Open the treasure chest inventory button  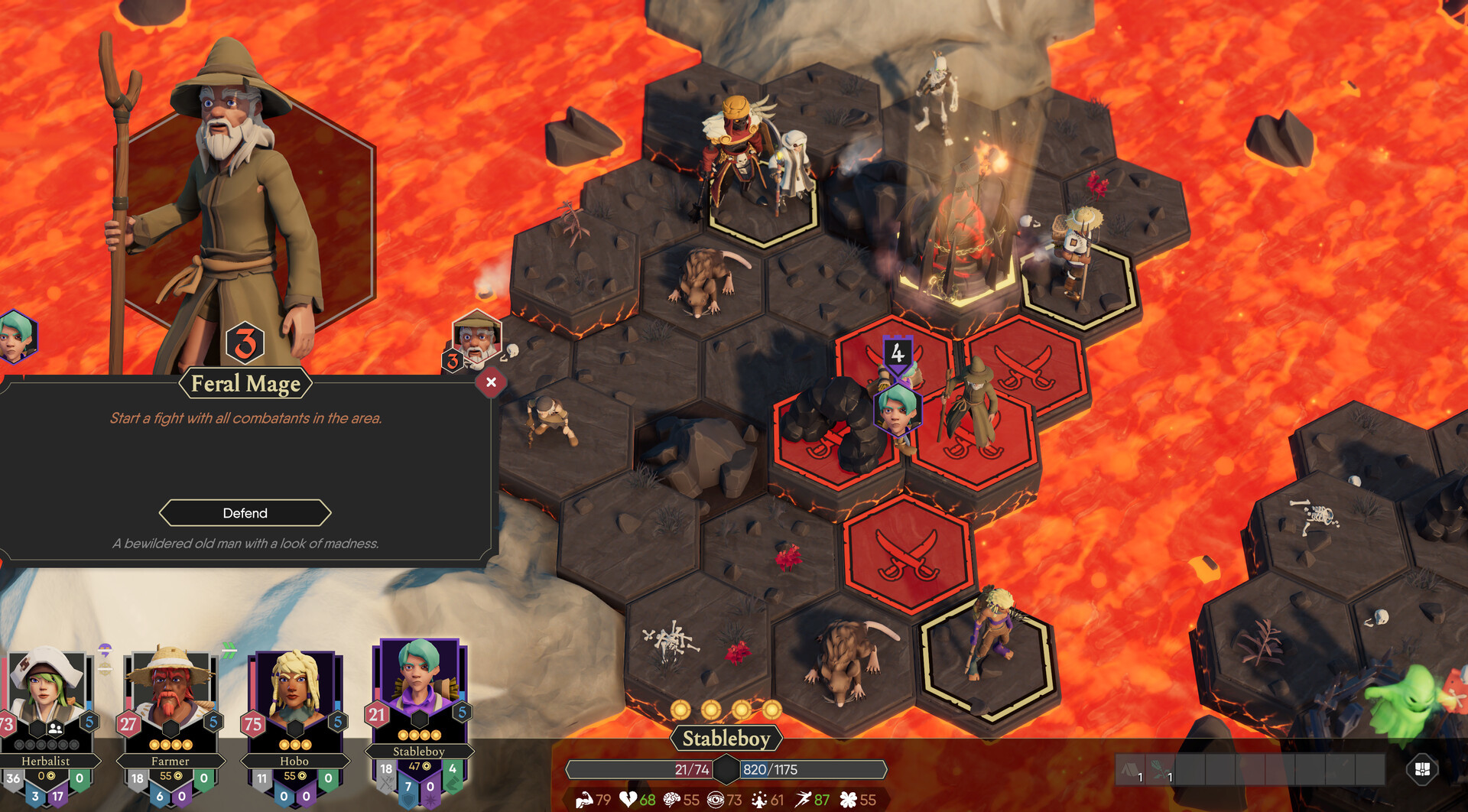point(1422,770)
